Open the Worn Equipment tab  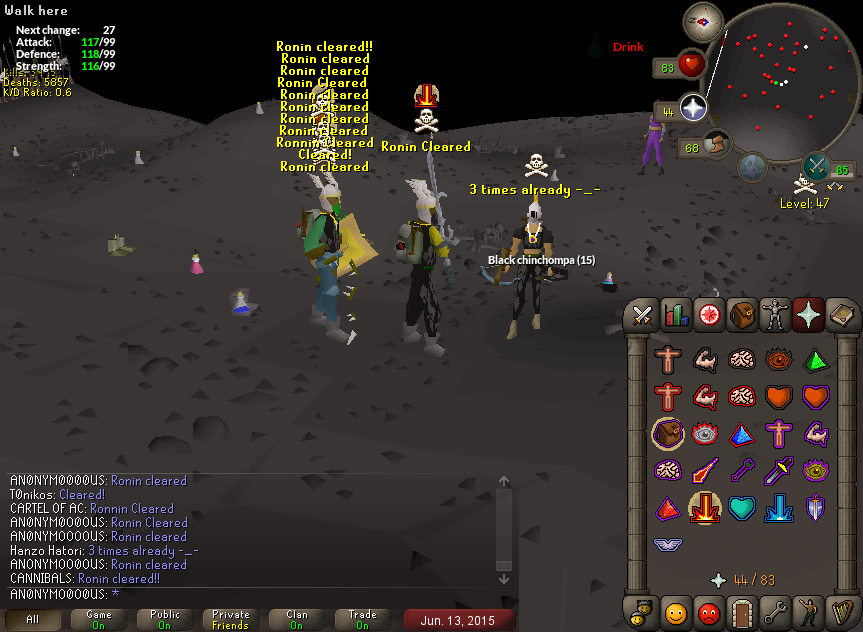click(x=775, y=316)
